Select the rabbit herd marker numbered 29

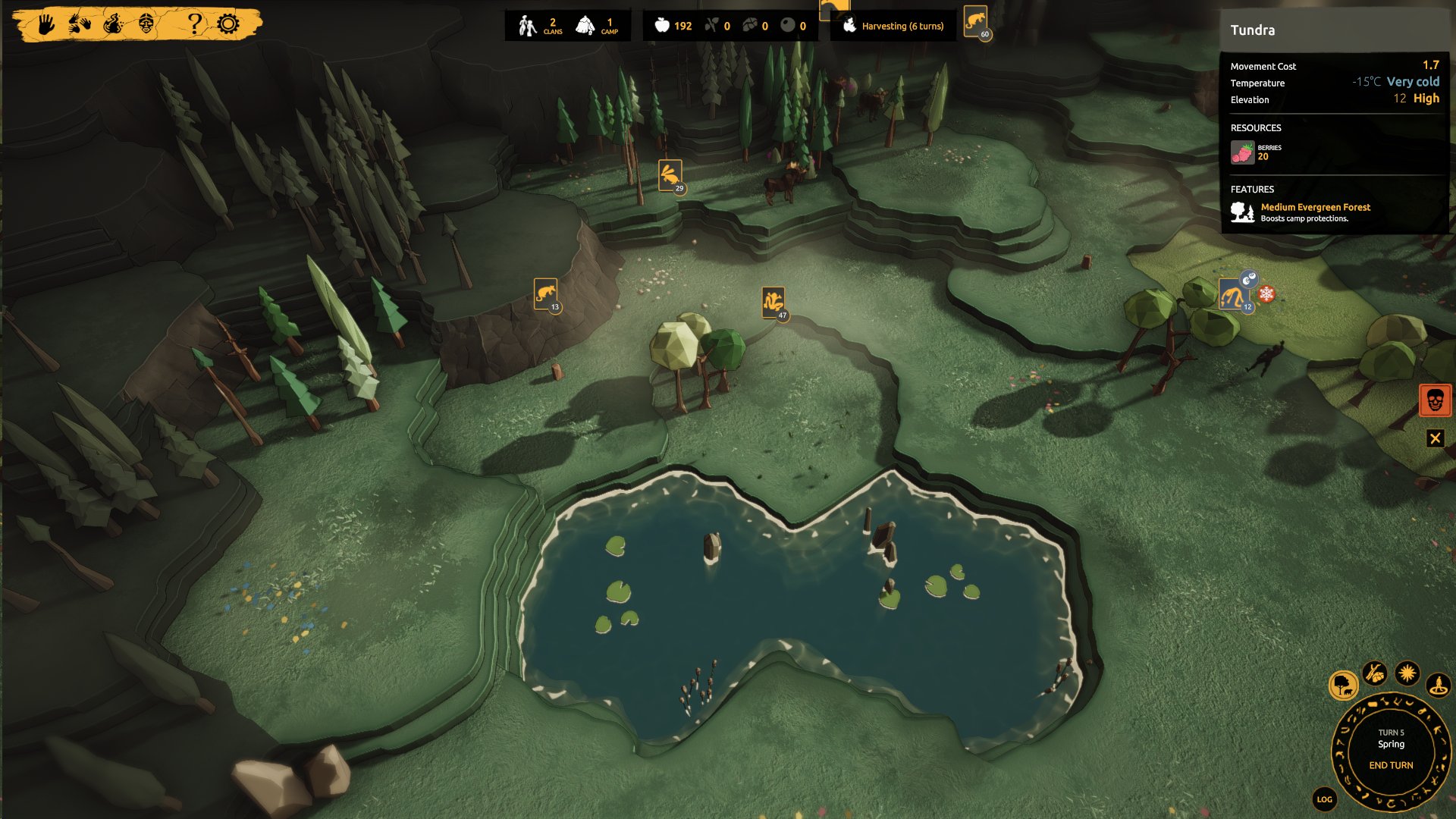tap(670, 175)
